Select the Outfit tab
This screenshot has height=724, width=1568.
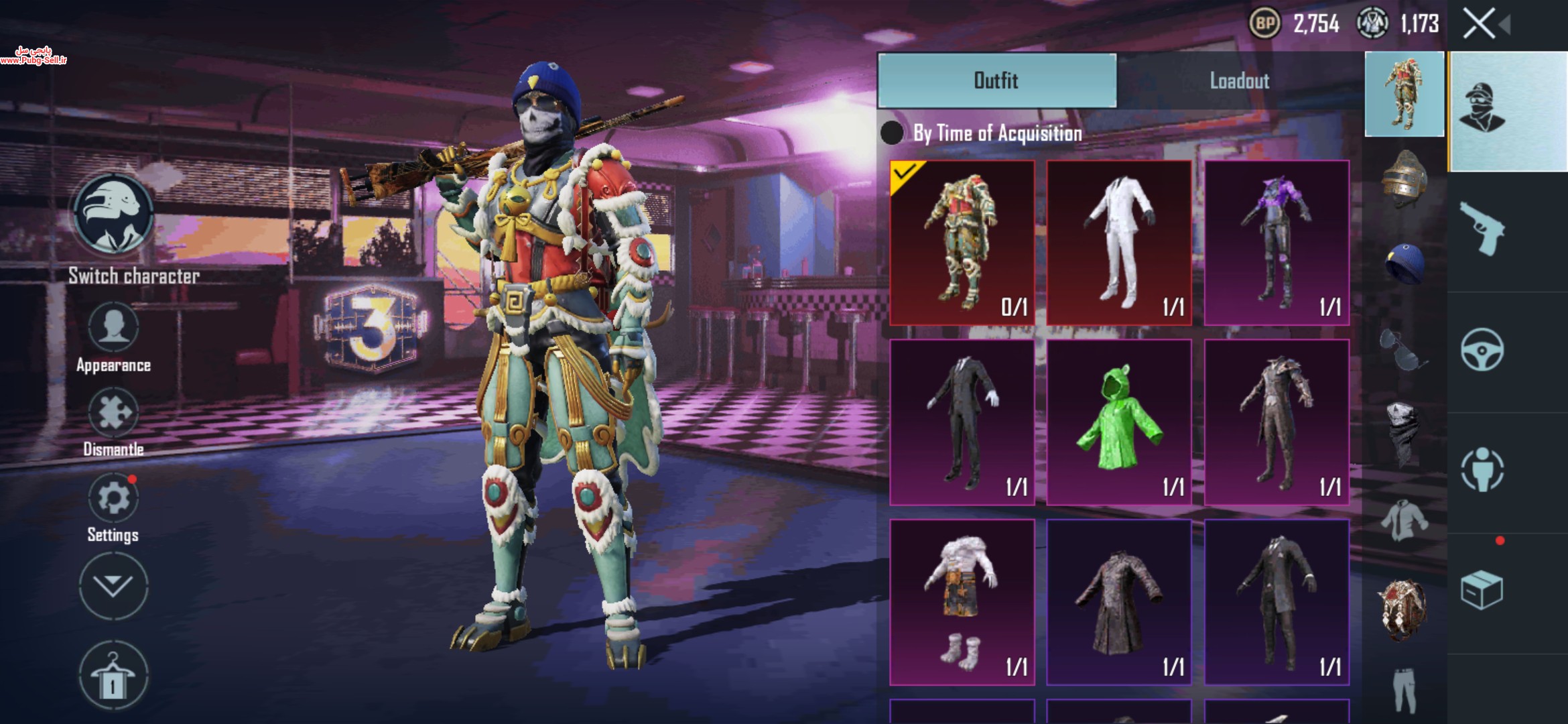point(996,81)
